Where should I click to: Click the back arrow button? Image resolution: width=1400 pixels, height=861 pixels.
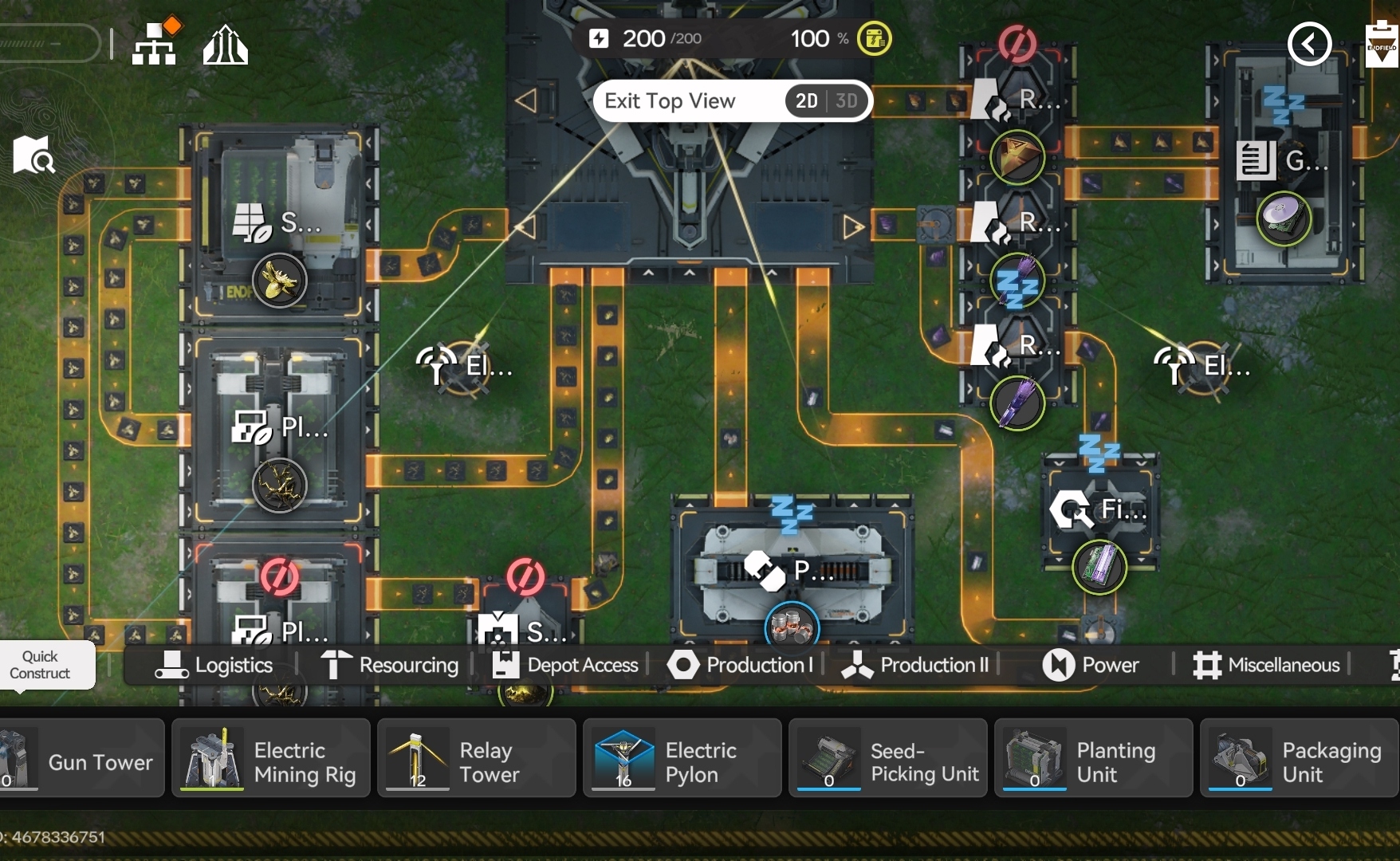pos(1309,44)
